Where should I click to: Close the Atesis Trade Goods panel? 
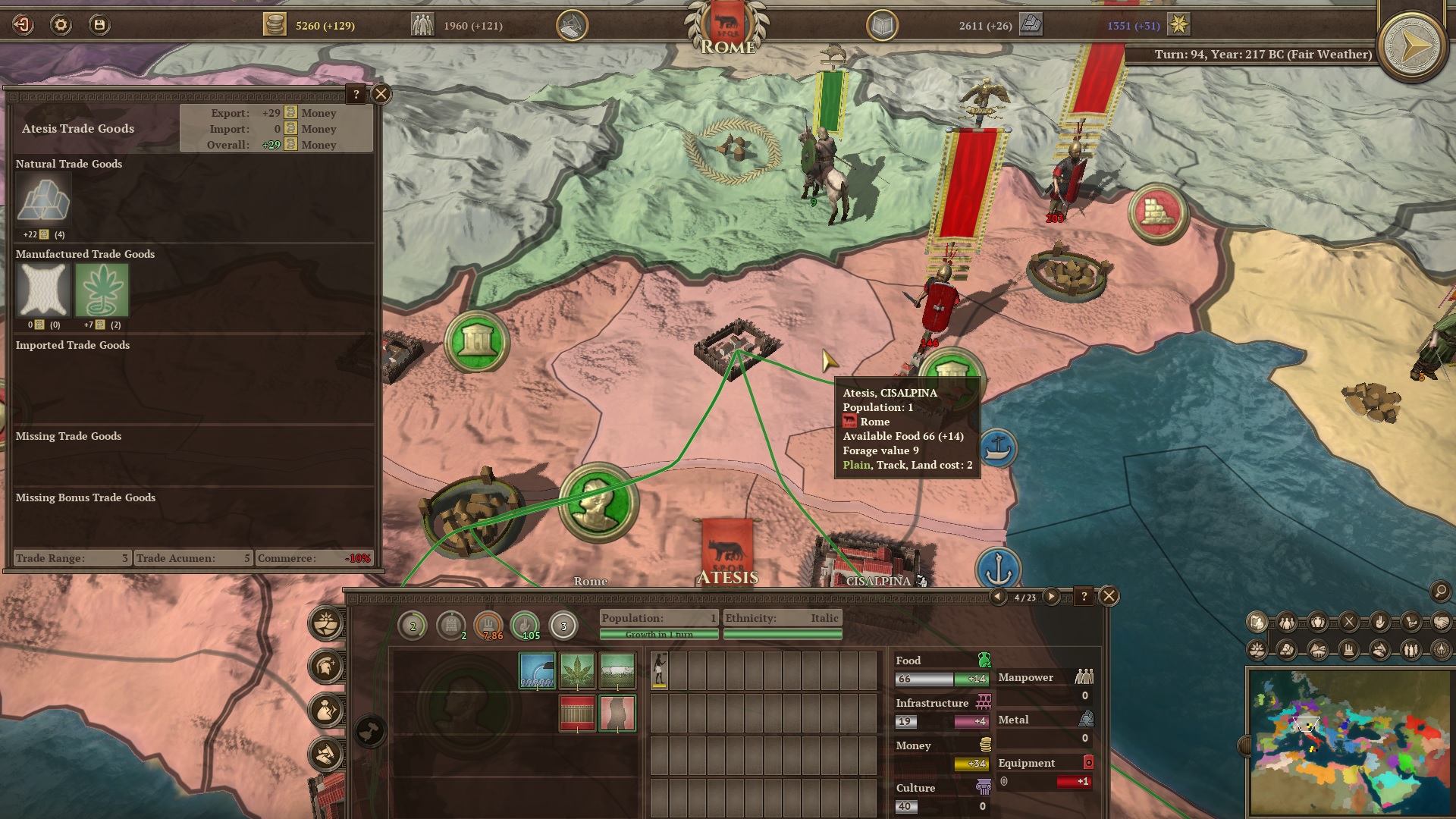click(x=381, y=94)
